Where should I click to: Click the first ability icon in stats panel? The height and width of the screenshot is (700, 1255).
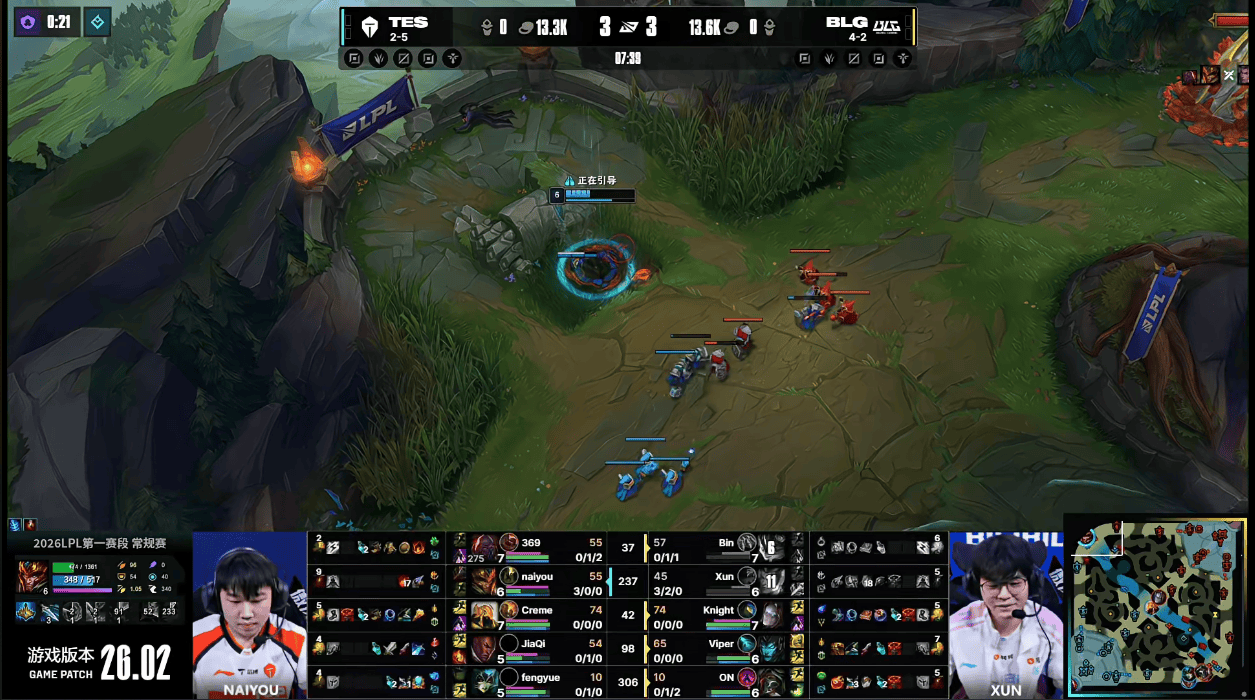pos(24,612)
